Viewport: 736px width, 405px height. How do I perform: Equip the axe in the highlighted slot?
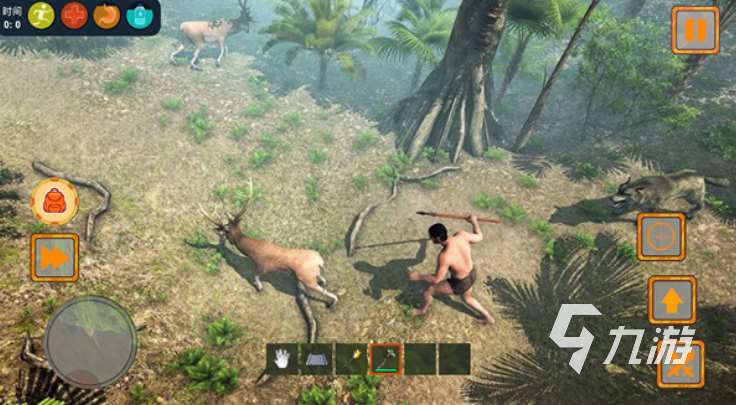[386, 358]
